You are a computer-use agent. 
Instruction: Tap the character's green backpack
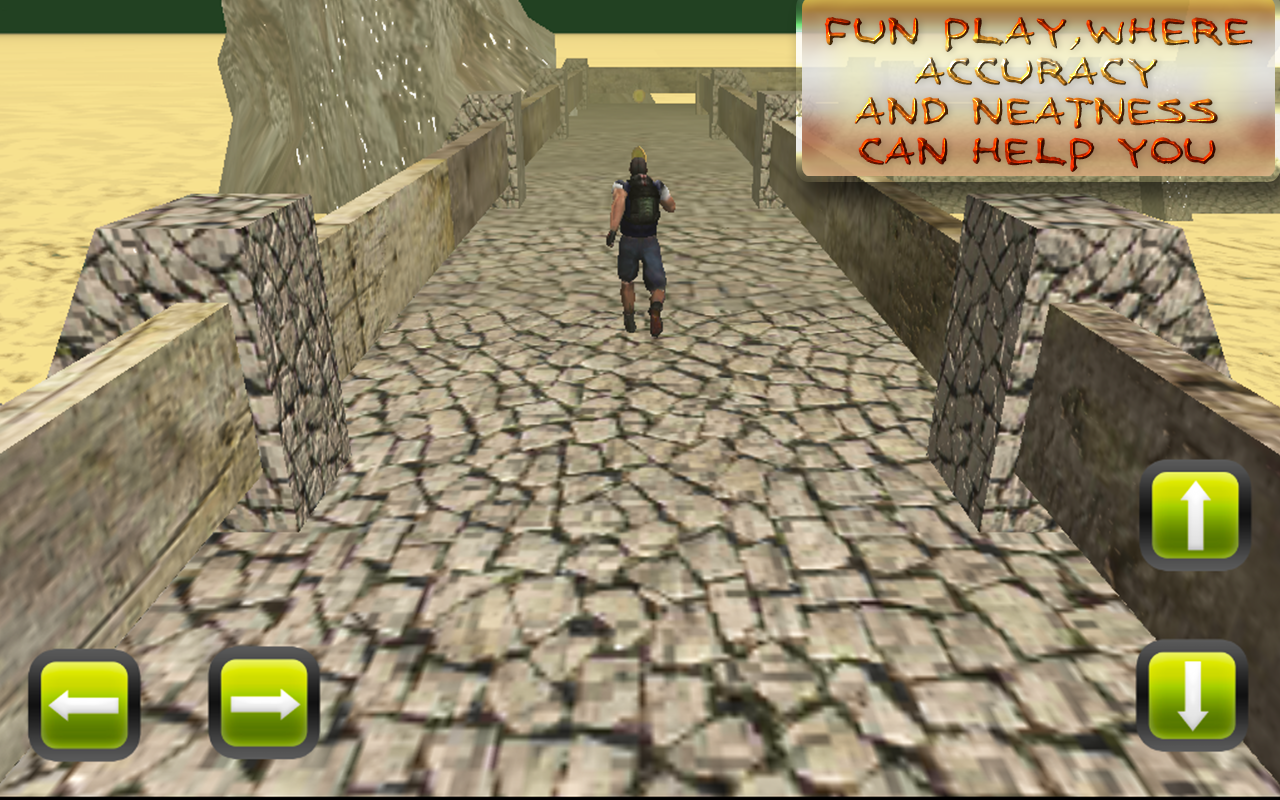tap(641, 205)
